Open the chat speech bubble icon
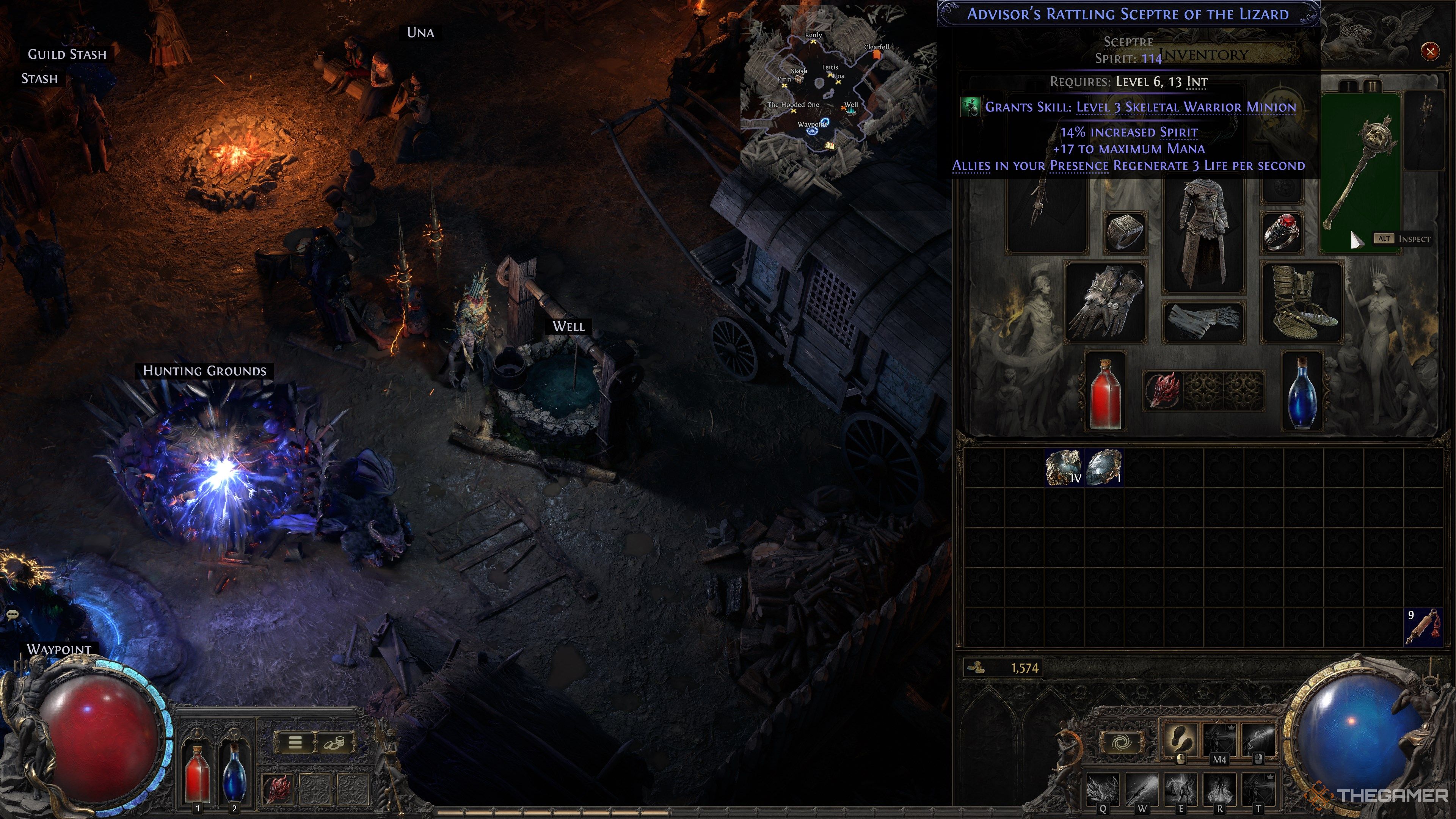This screenshot has width=1456, height=819. click(13, 614)
